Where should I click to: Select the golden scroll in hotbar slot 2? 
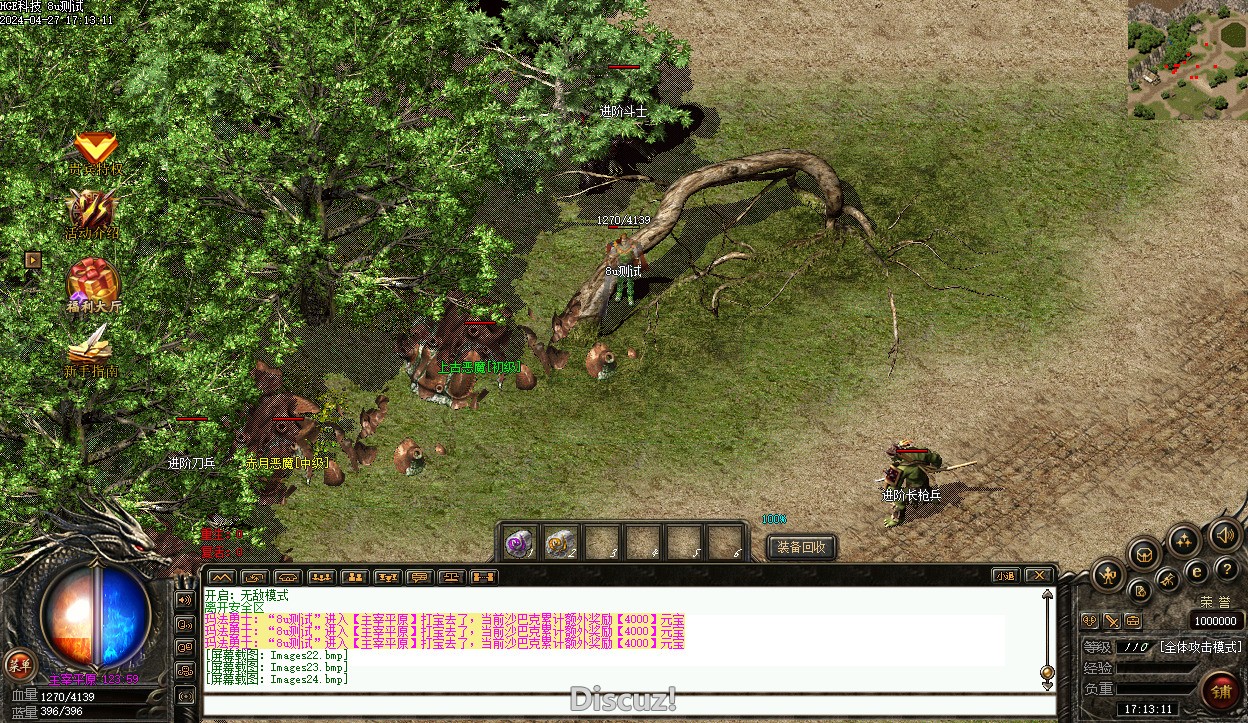(560, 543)
